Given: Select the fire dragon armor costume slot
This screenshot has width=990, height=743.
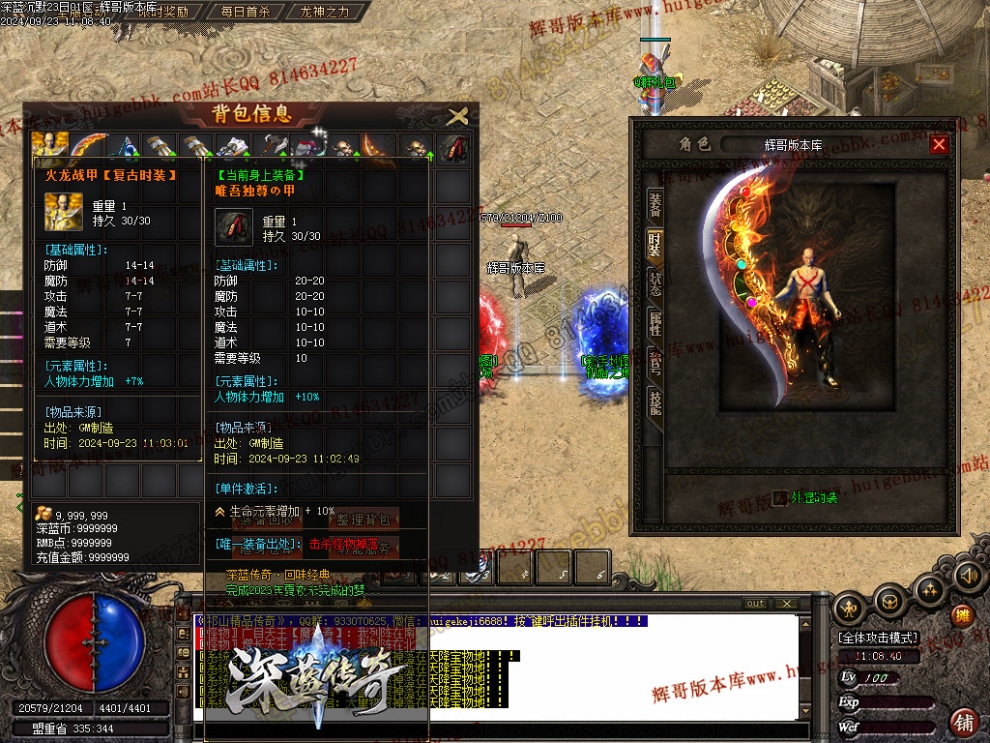Looking at the screenshot, I should coord(50,148).
